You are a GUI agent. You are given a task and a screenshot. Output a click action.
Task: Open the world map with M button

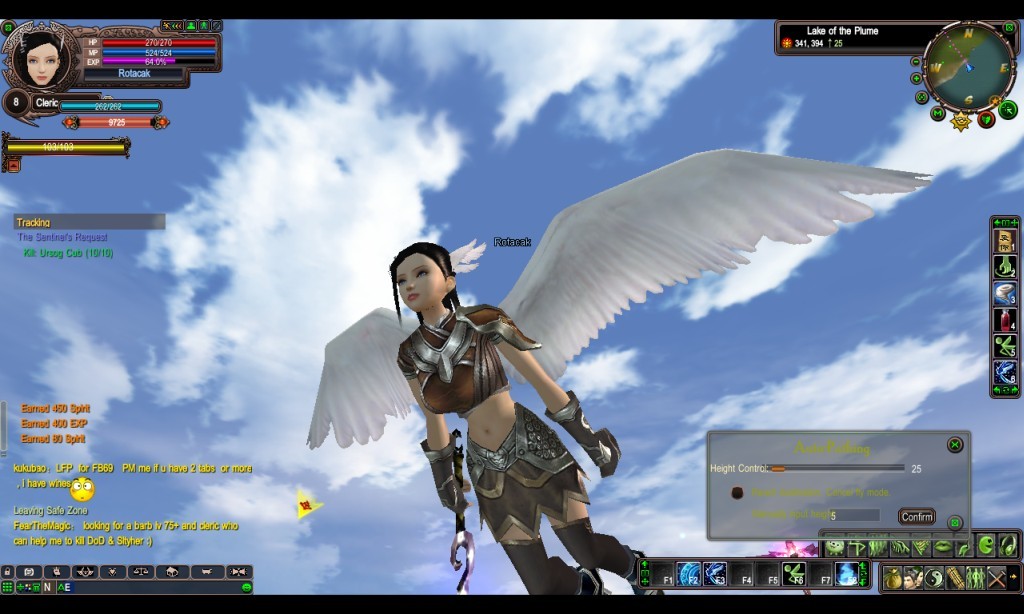pos(937,113)
